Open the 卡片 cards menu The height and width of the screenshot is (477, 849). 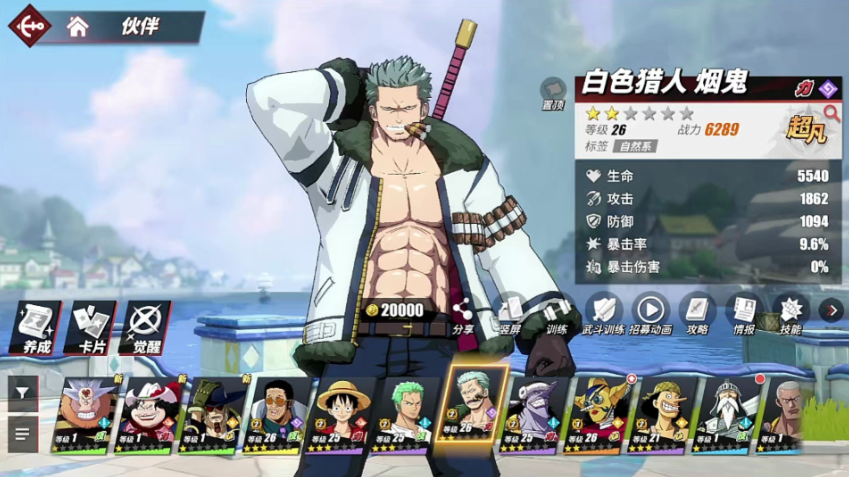point(90,326)
